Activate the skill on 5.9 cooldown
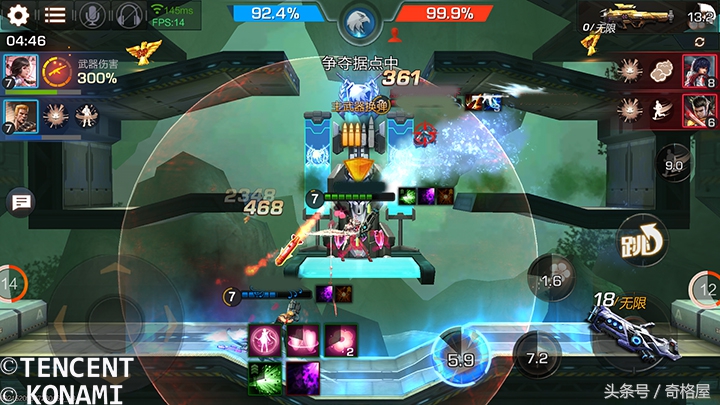Image resolution: width=720 pixels, height=405 pixels. [459, 358]
